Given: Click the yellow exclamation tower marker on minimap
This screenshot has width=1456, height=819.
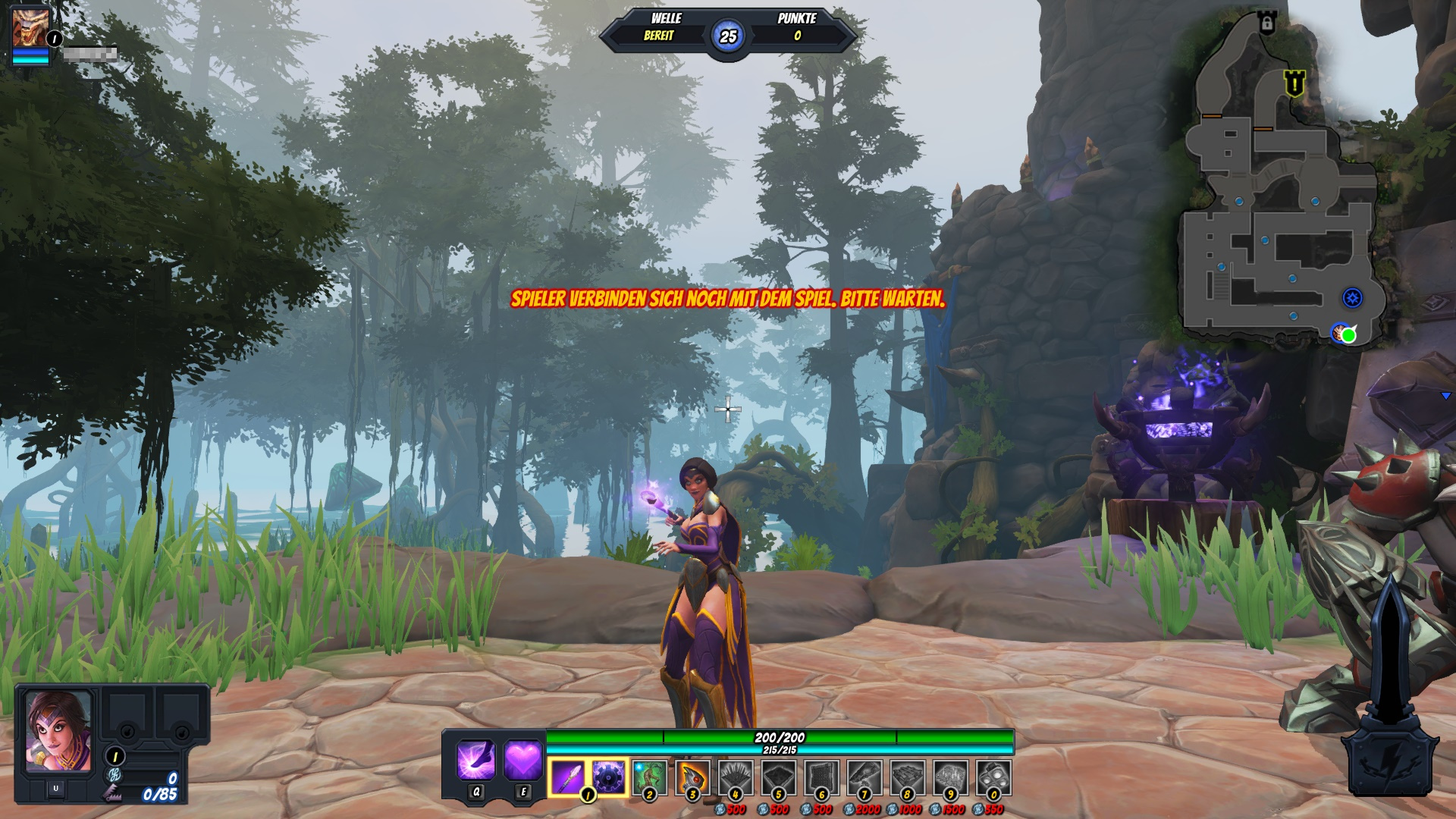Looking at the screenshot, I should point(1294,83).
